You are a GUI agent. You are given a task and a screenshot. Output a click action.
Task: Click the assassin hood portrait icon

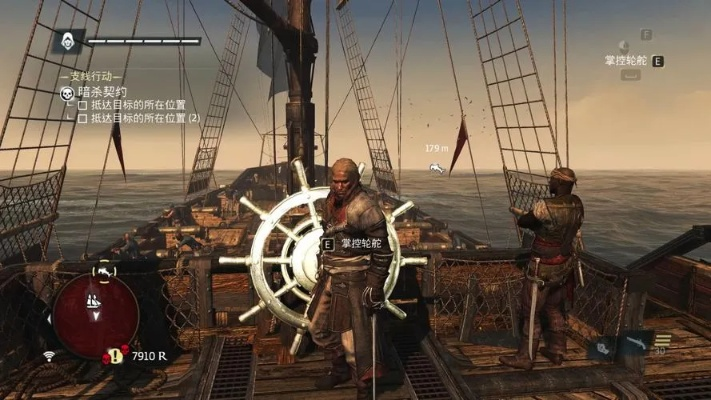[68, 41]
